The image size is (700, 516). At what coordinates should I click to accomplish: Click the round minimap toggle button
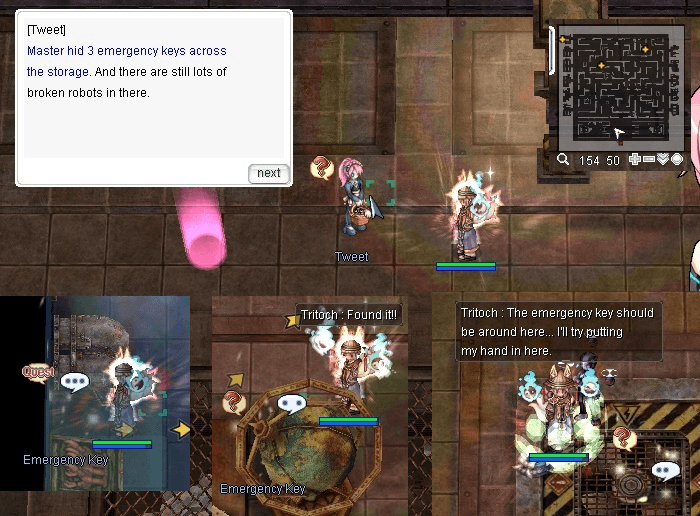(x=677, y=159)
